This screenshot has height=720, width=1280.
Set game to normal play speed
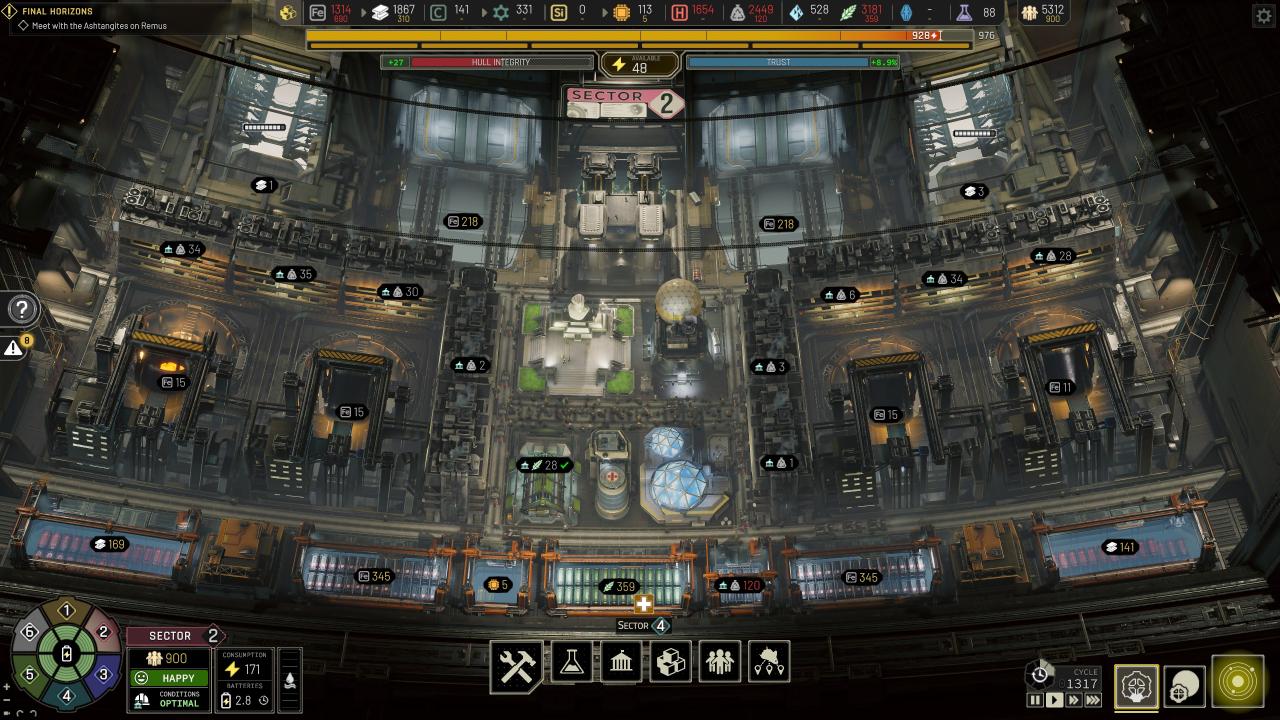point(1054,701)
